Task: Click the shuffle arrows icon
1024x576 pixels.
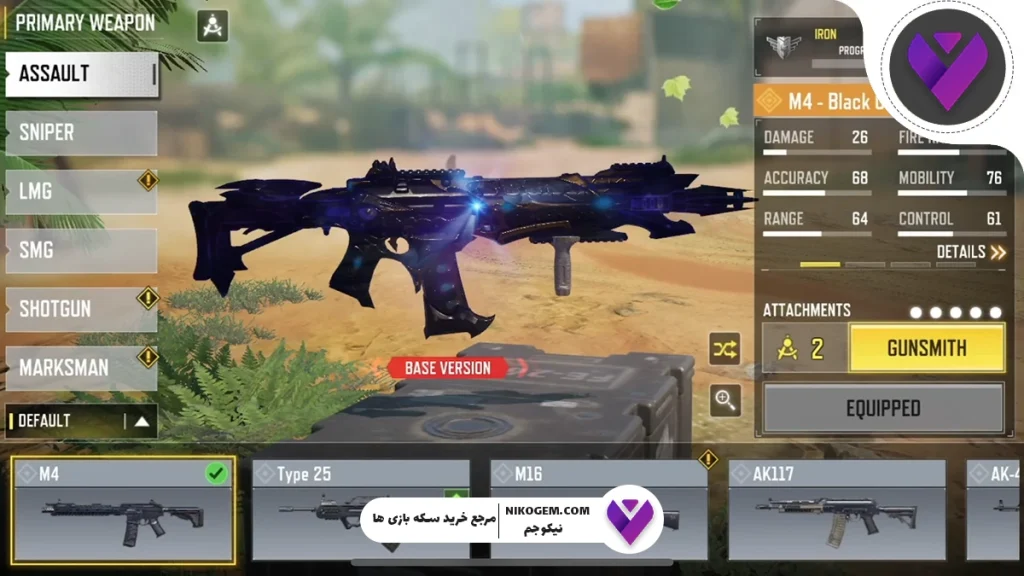Action: point(725,348)
